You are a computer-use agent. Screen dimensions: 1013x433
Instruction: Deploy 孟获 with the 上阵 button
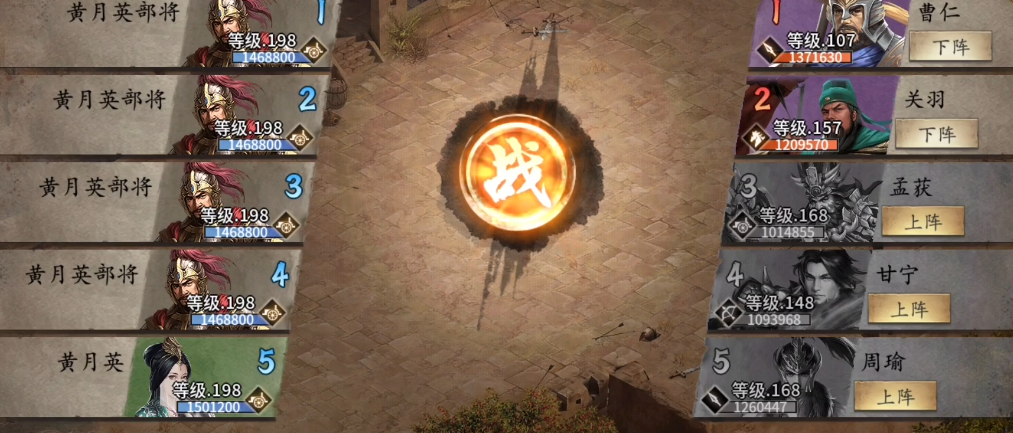pyautogui.click(x=922, y=220)
